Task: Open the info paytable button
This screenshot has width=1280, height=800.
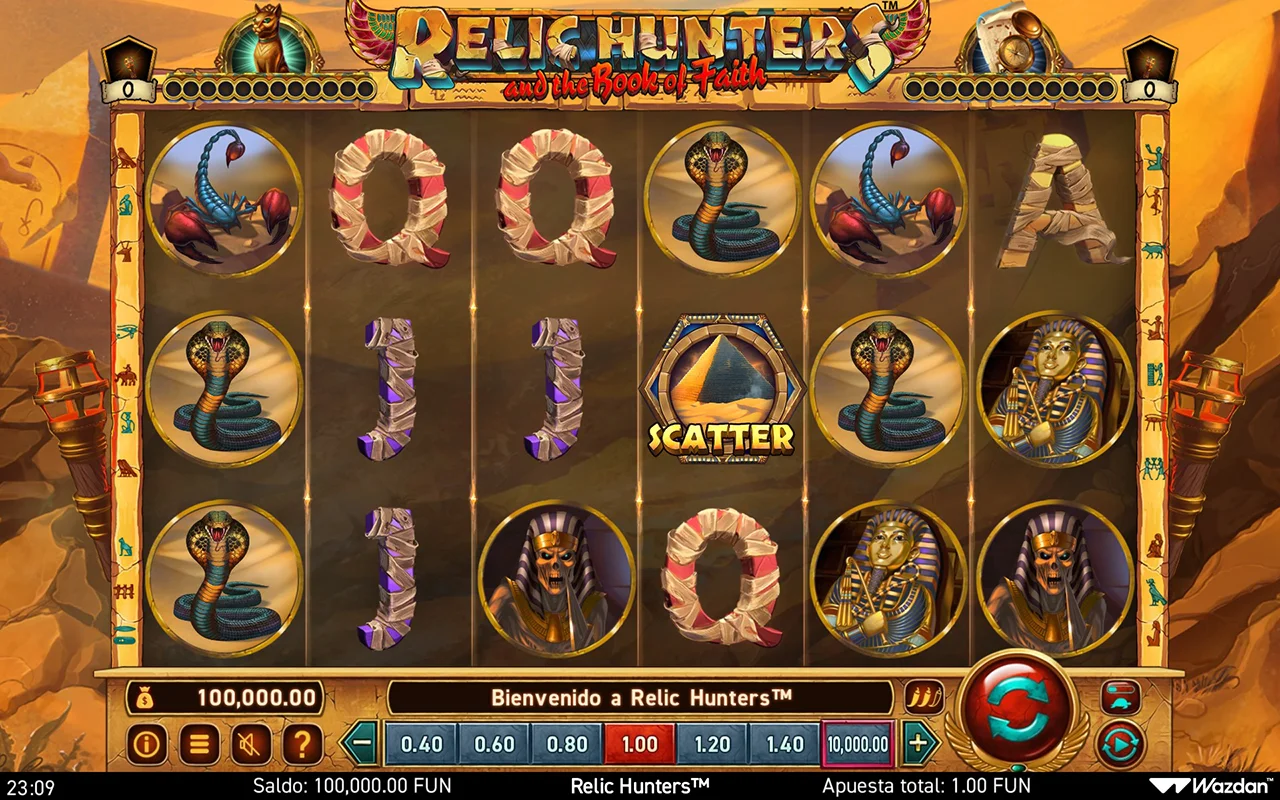Action: (147, 744)
